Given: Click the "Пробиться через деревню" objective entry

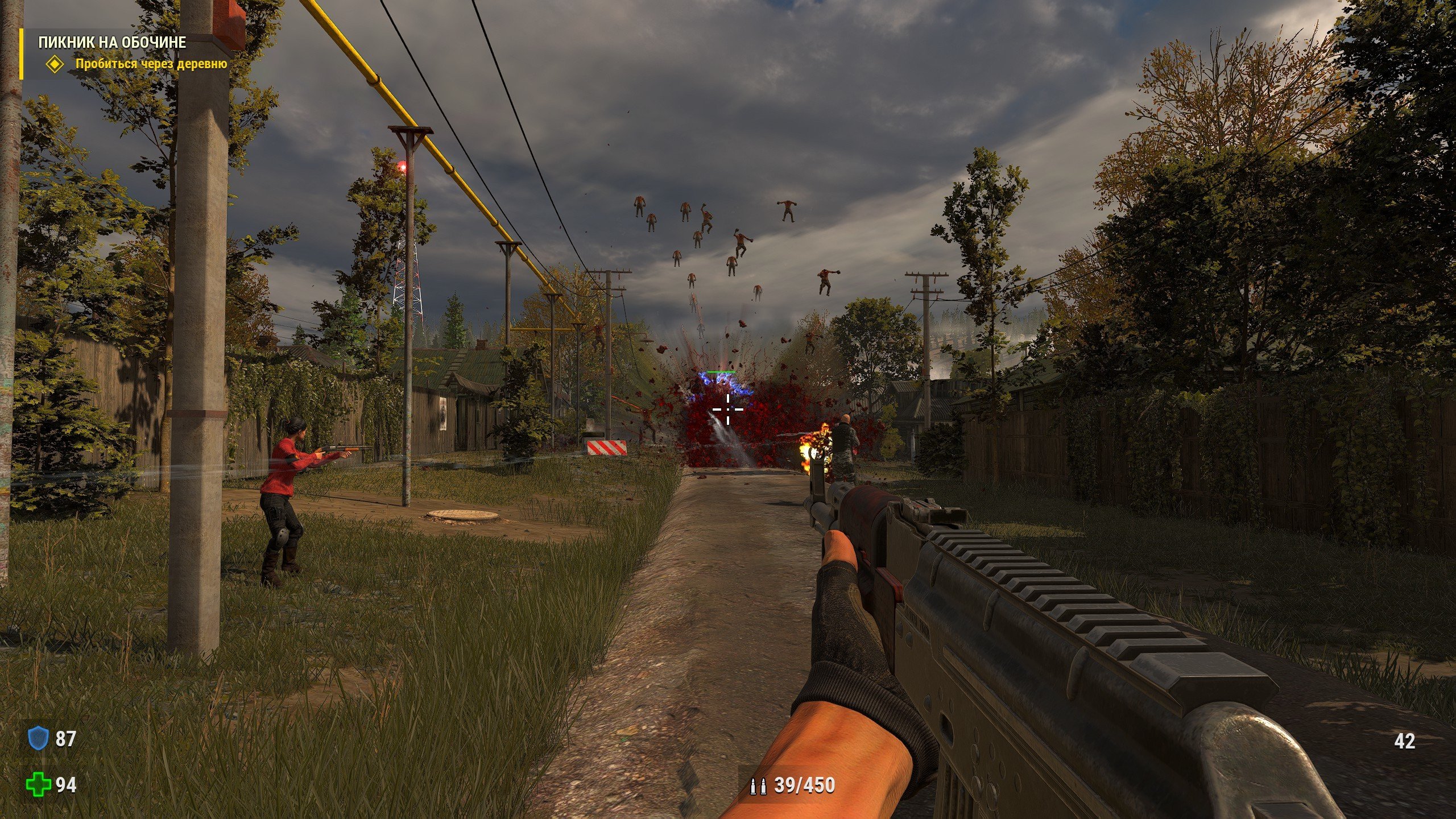Looking at the screenshot, I should pos(151,64).
